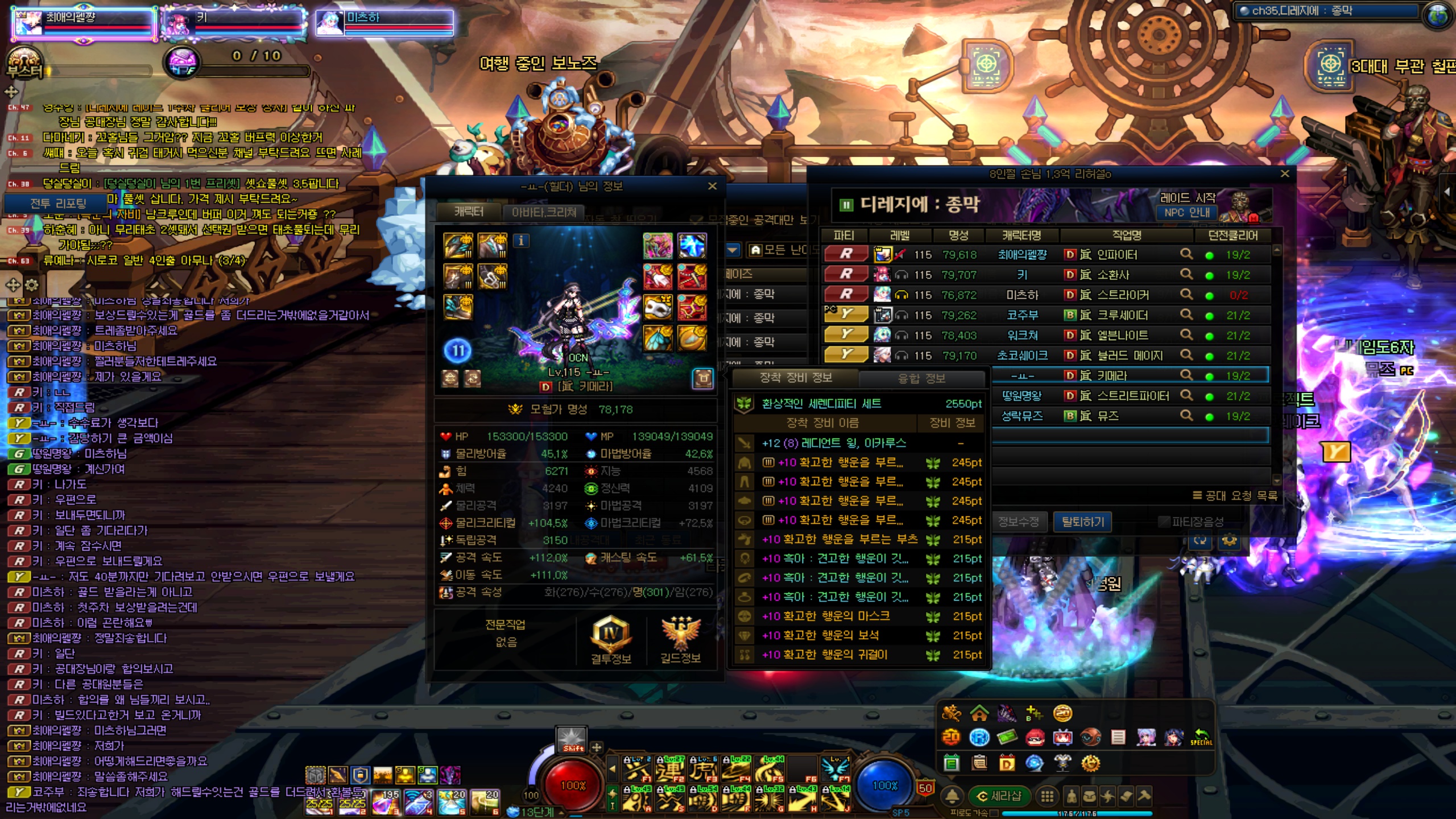Inspect 떵원명왕 with the magnifier icon
This screenshot has height=819, width=1456.
coord(1186,395)
